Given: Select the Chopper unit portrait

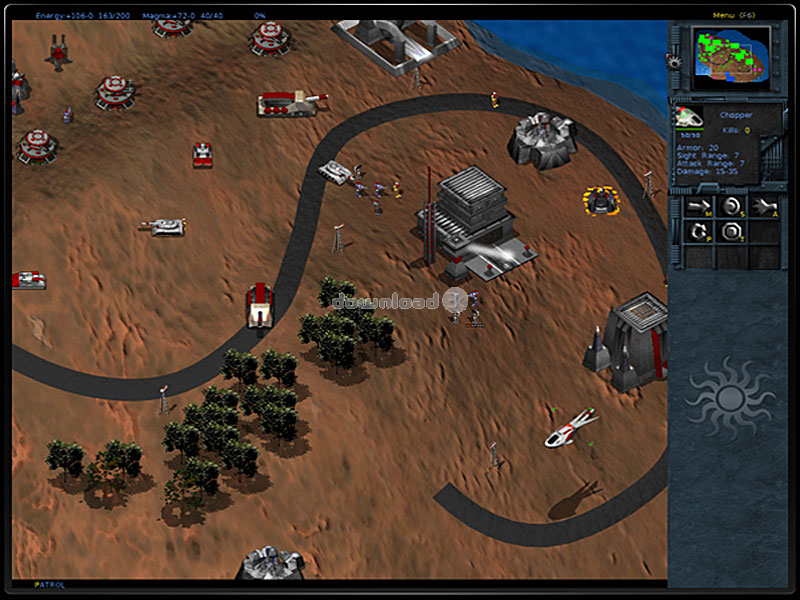Looking at the screenshot, I should tap(687, 118).
